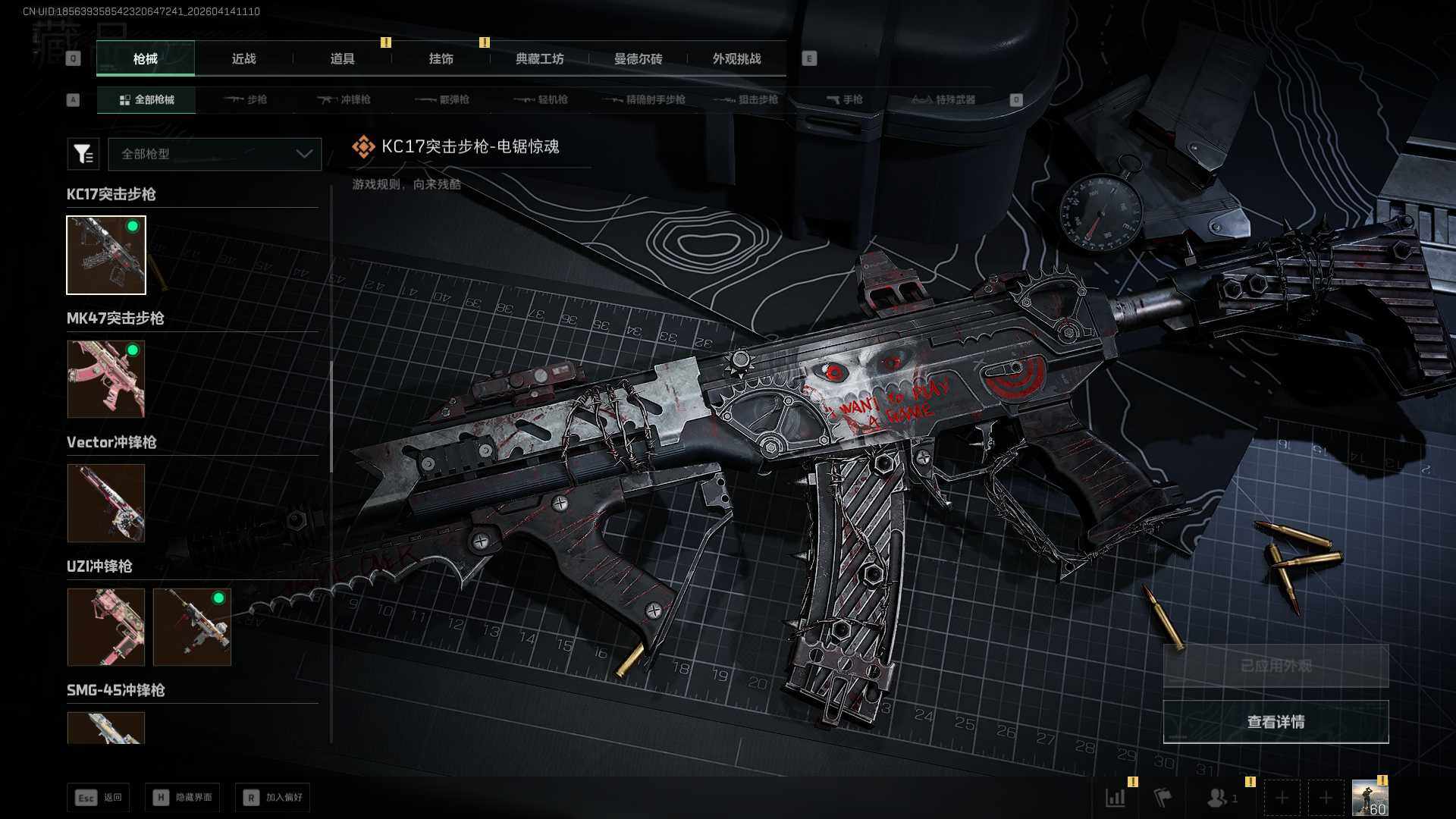Screen dimensions: 1456x819
Task: Switch to the 近战 melee tab
Action: 243,58
